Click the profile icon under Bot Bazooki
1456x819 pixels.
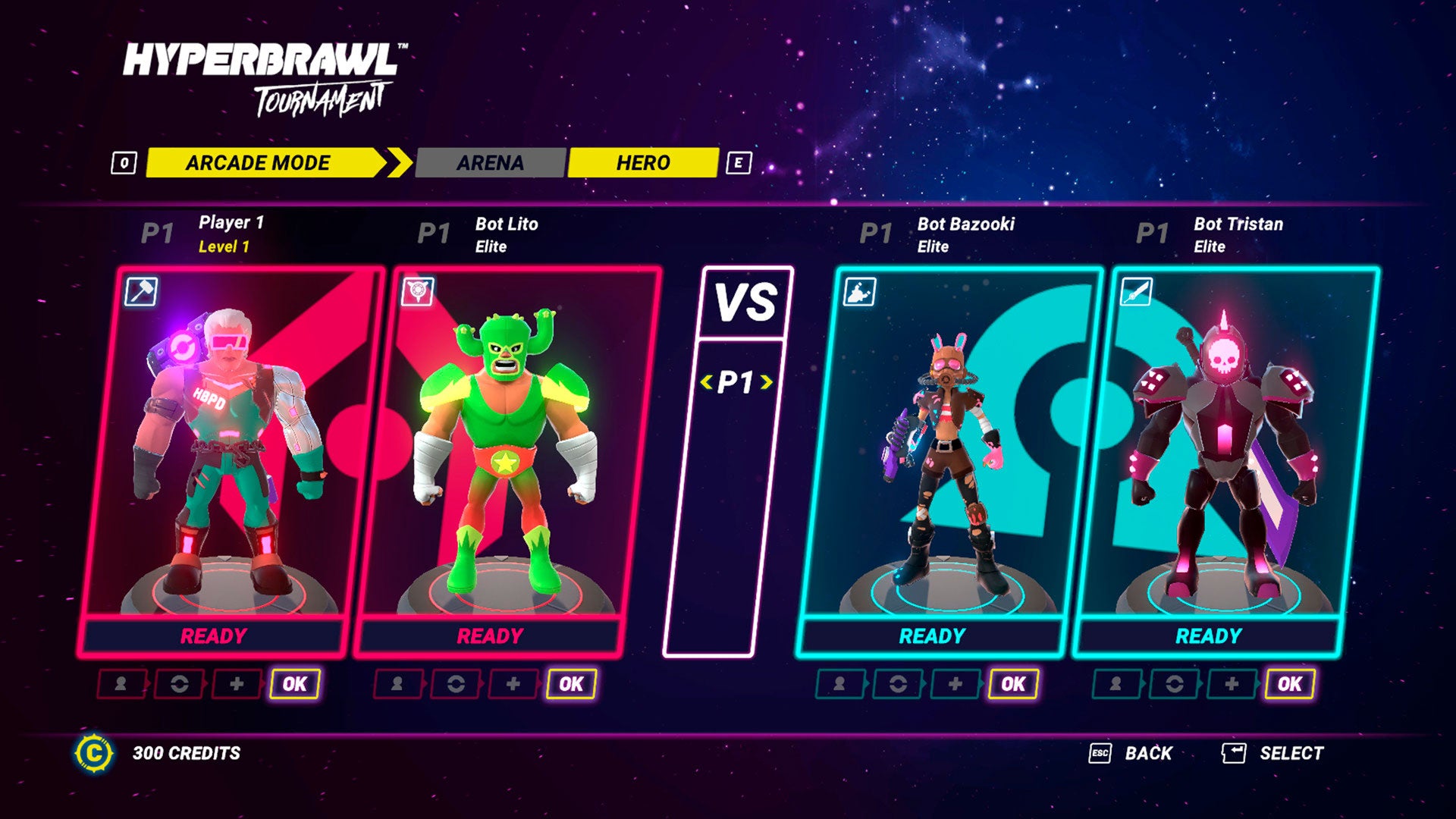(839, 684)
